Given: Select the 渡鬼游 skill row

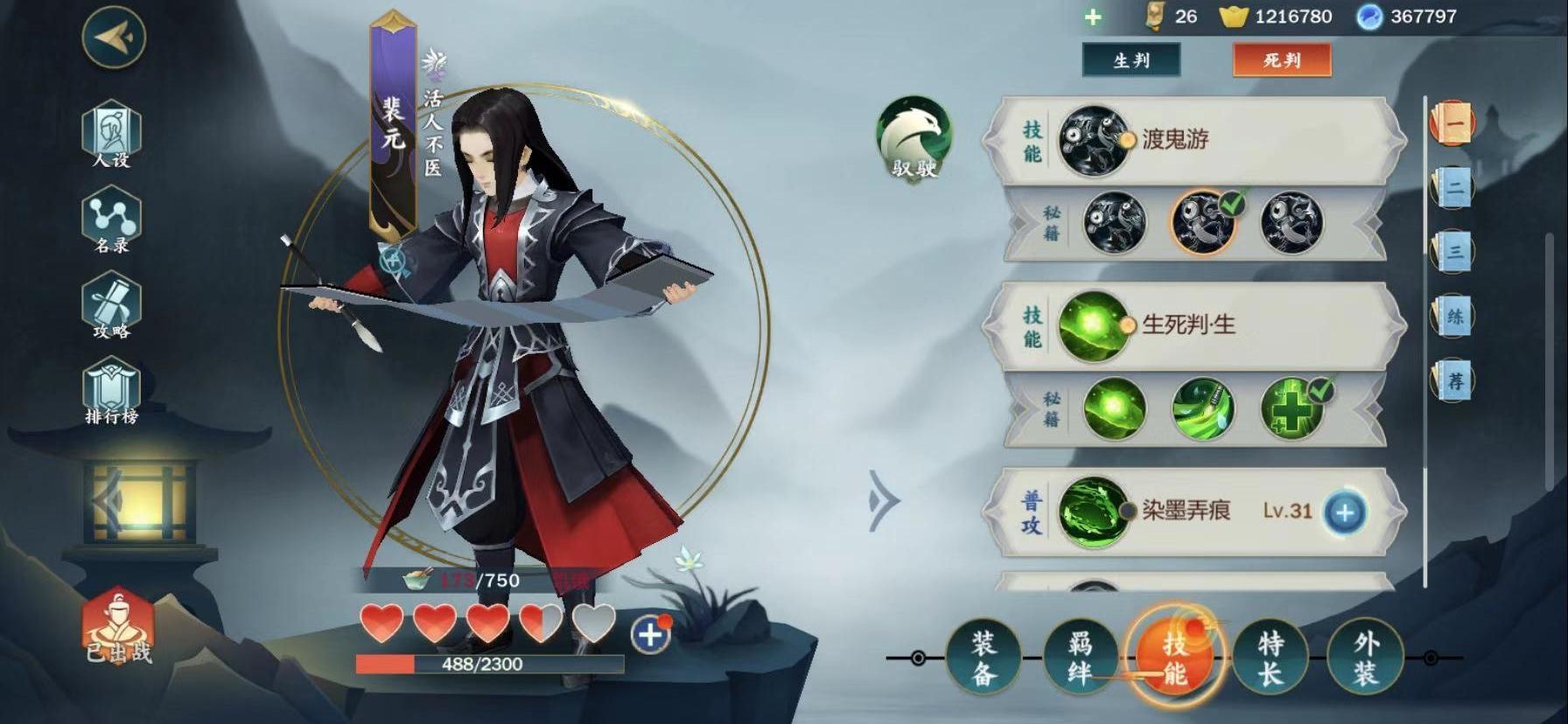Looking at the screenshot, I should point(1194,139).
